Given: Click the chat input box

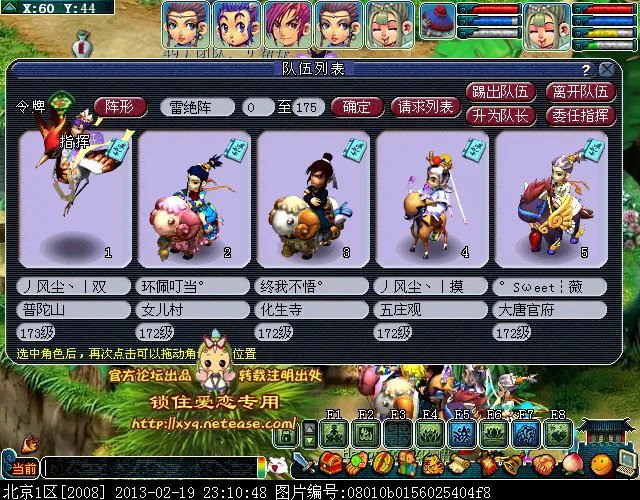Looking at the screenshot, I should point(150,468).
